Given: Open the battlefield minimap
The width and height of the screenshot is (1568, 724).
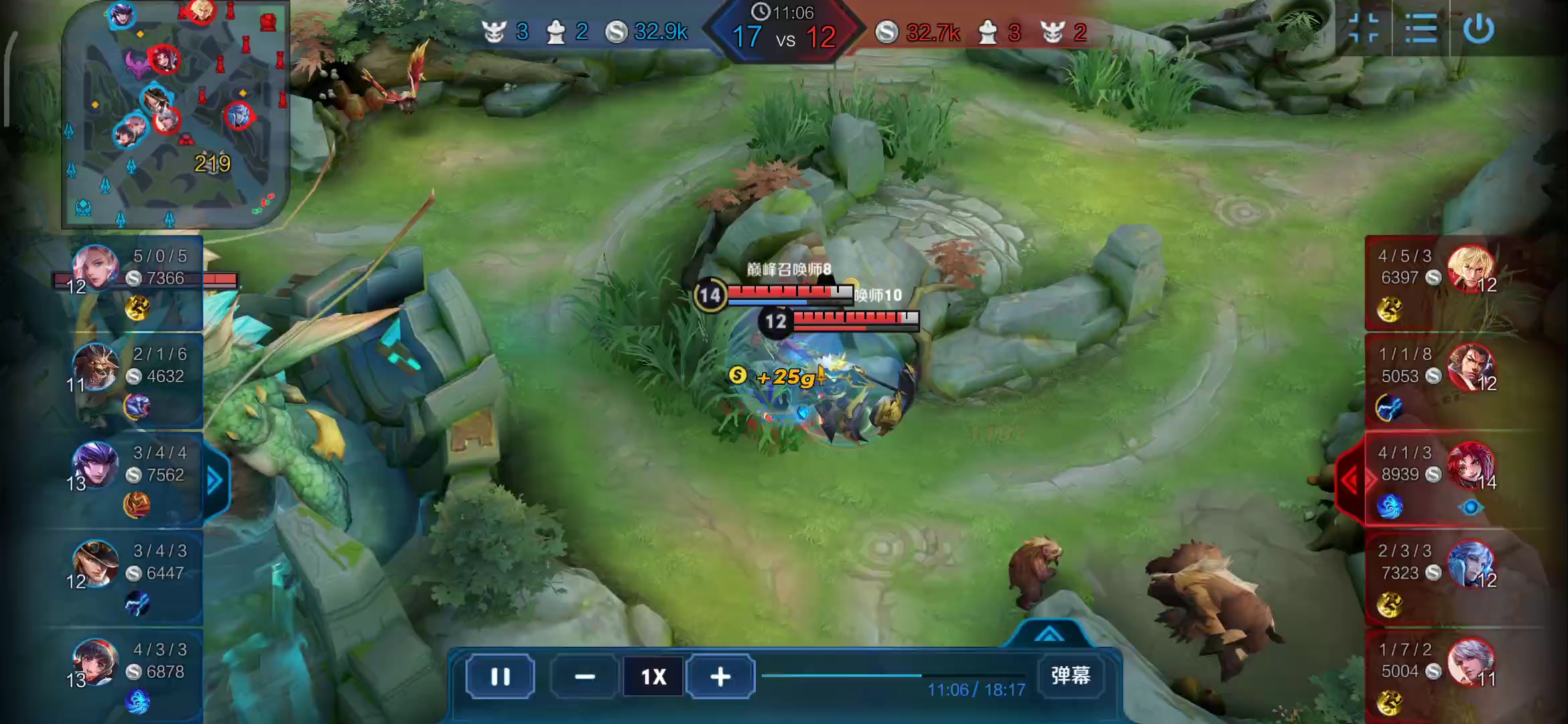Looking at the screenshot, I should coord(176,114).
